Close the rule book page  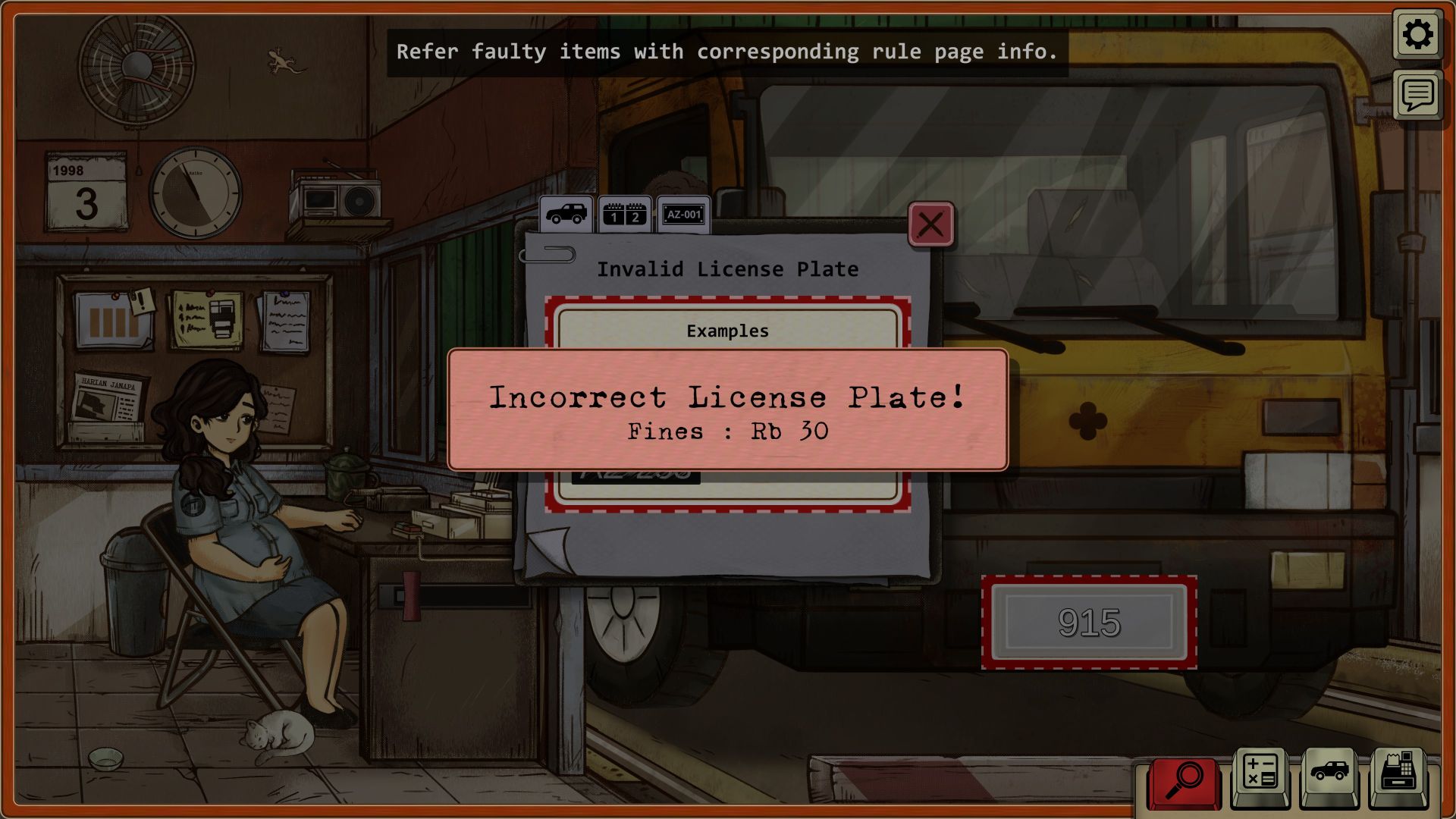[x=930, y=224]
